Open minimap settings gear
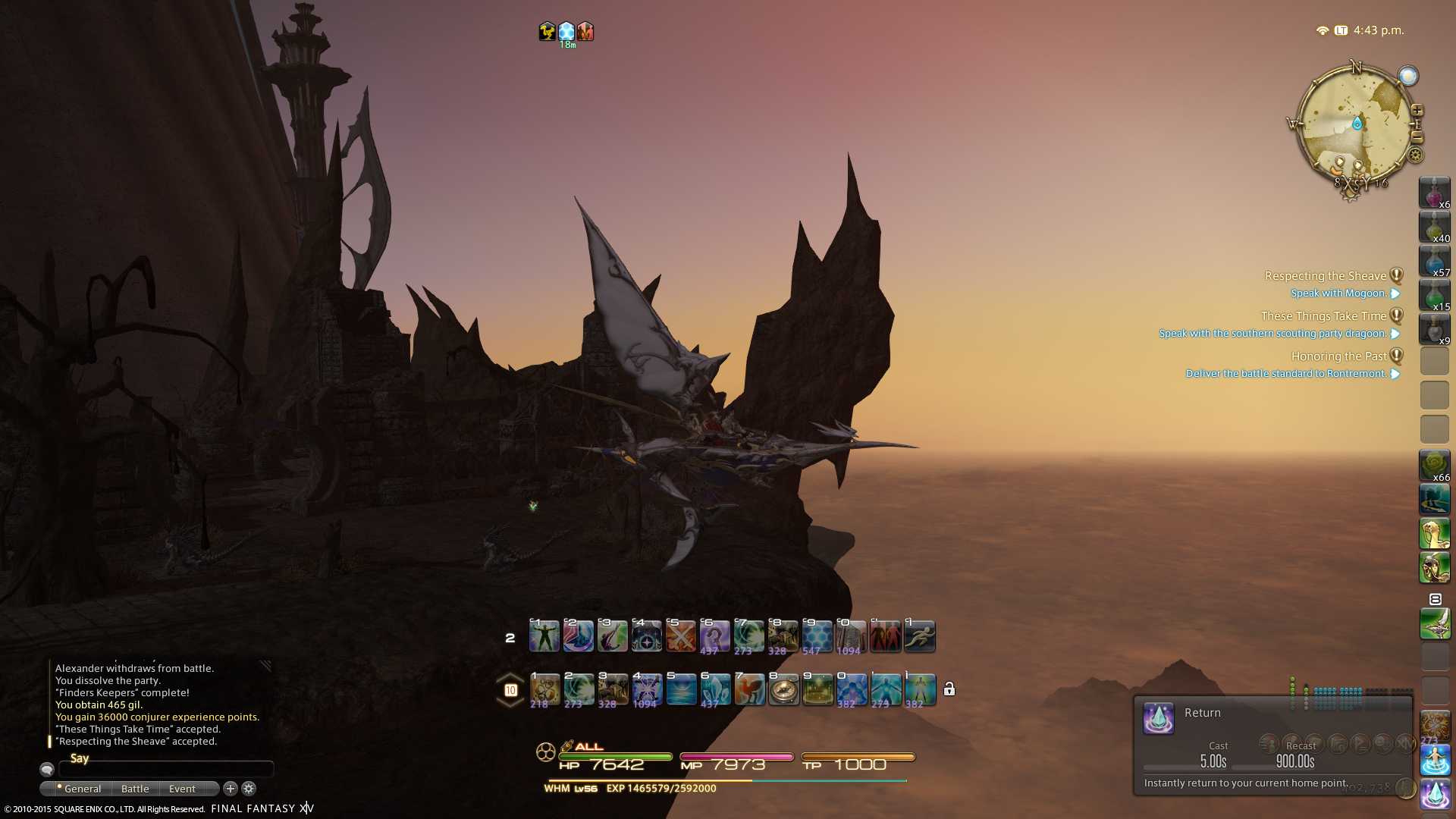Screen dimensions: 1456x819 tap(1415, 155)
